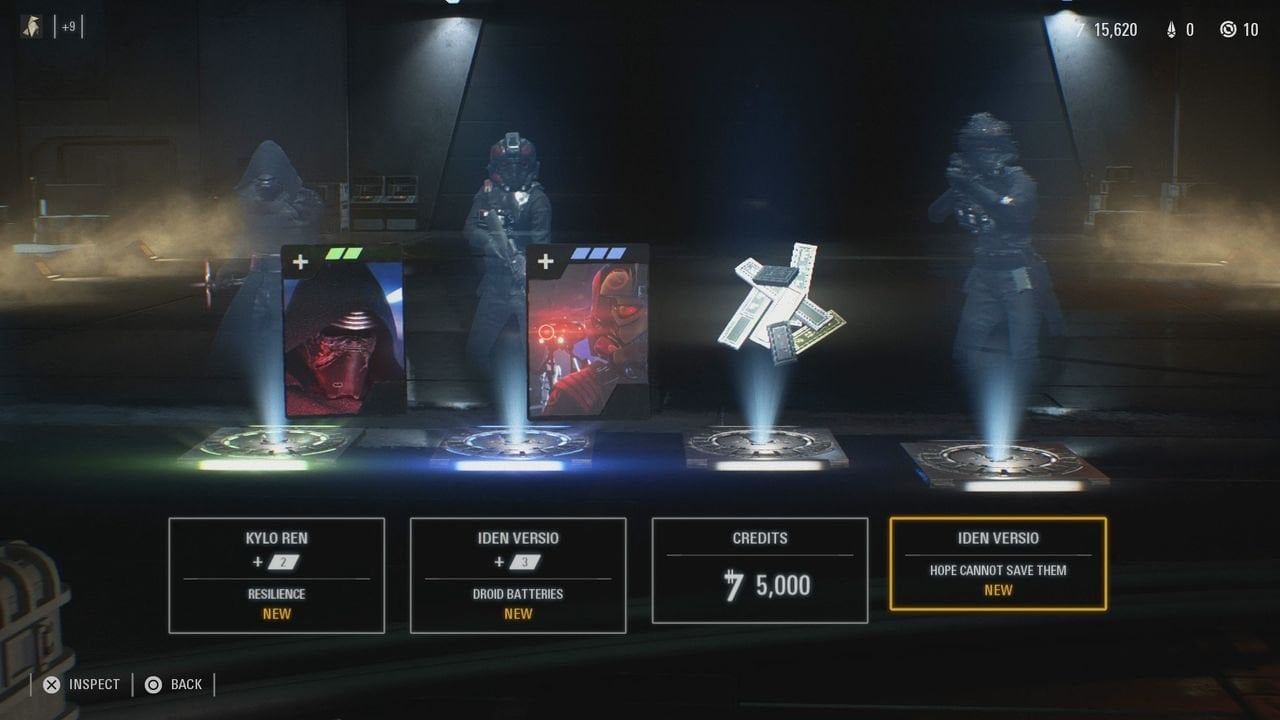Viewport: 1280px width, 720px height.
Task: Click the circle back button icon
Action: (152, 684)
